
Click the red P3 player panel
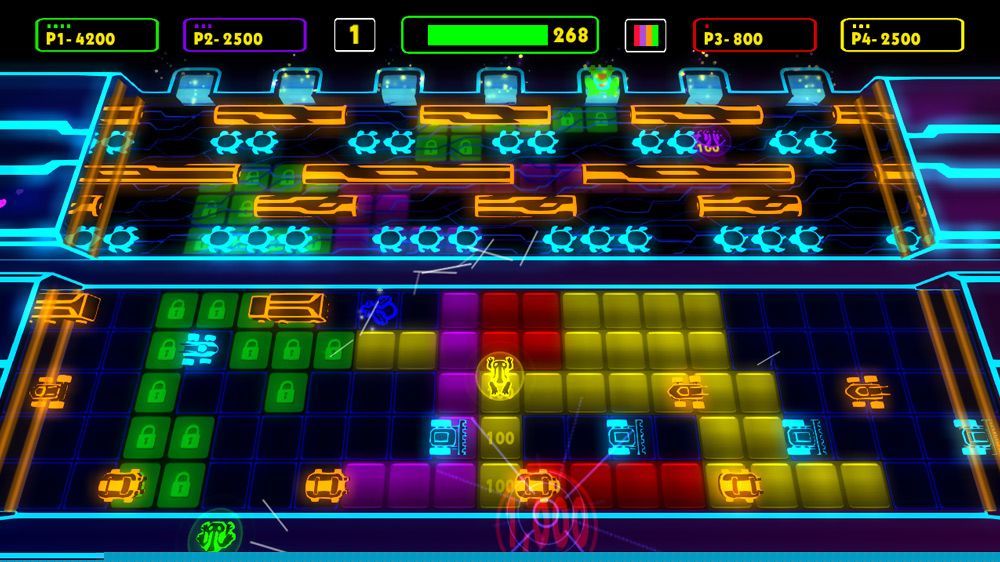754,36
